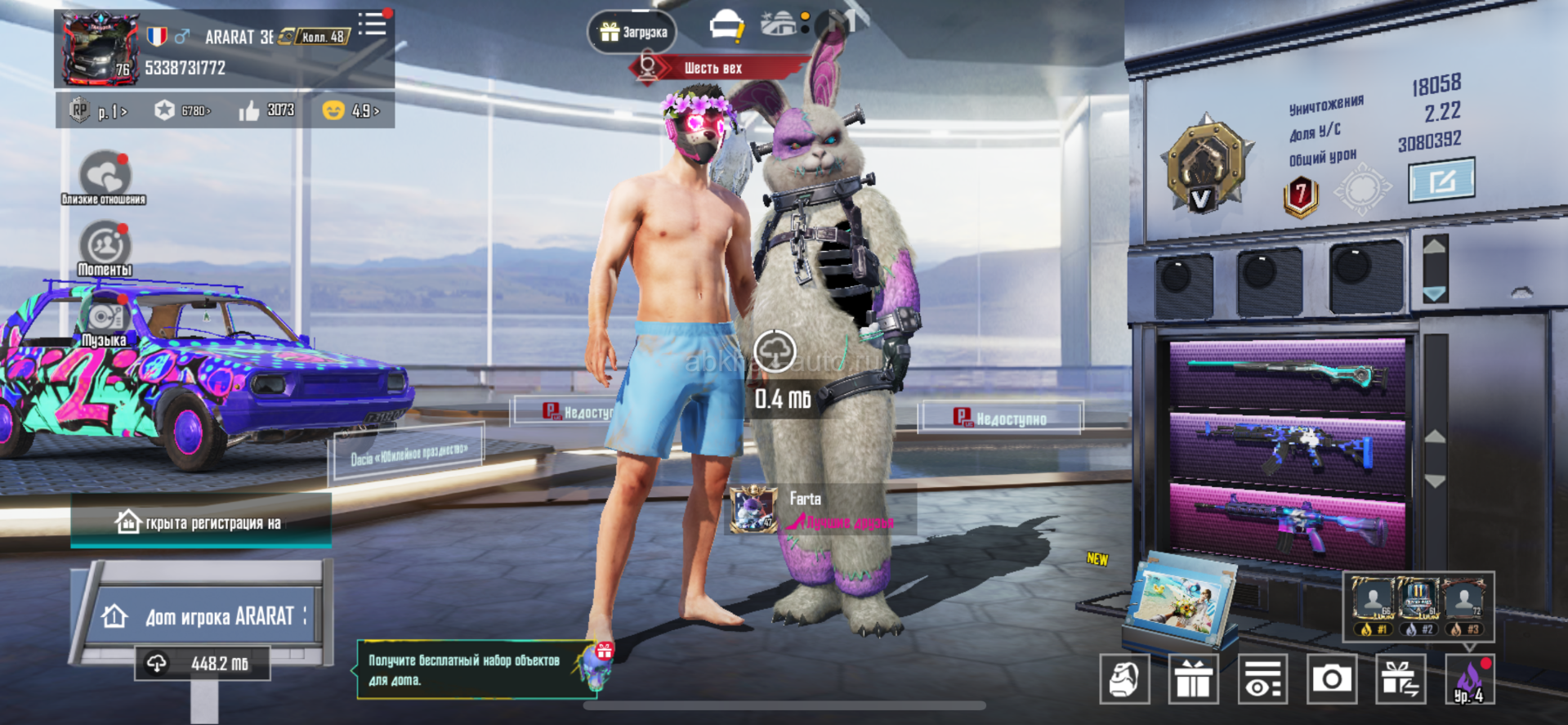View the 3073 likes thumbs-up
The width and height of the screenshot is (1568, 725).
[266, 110]
